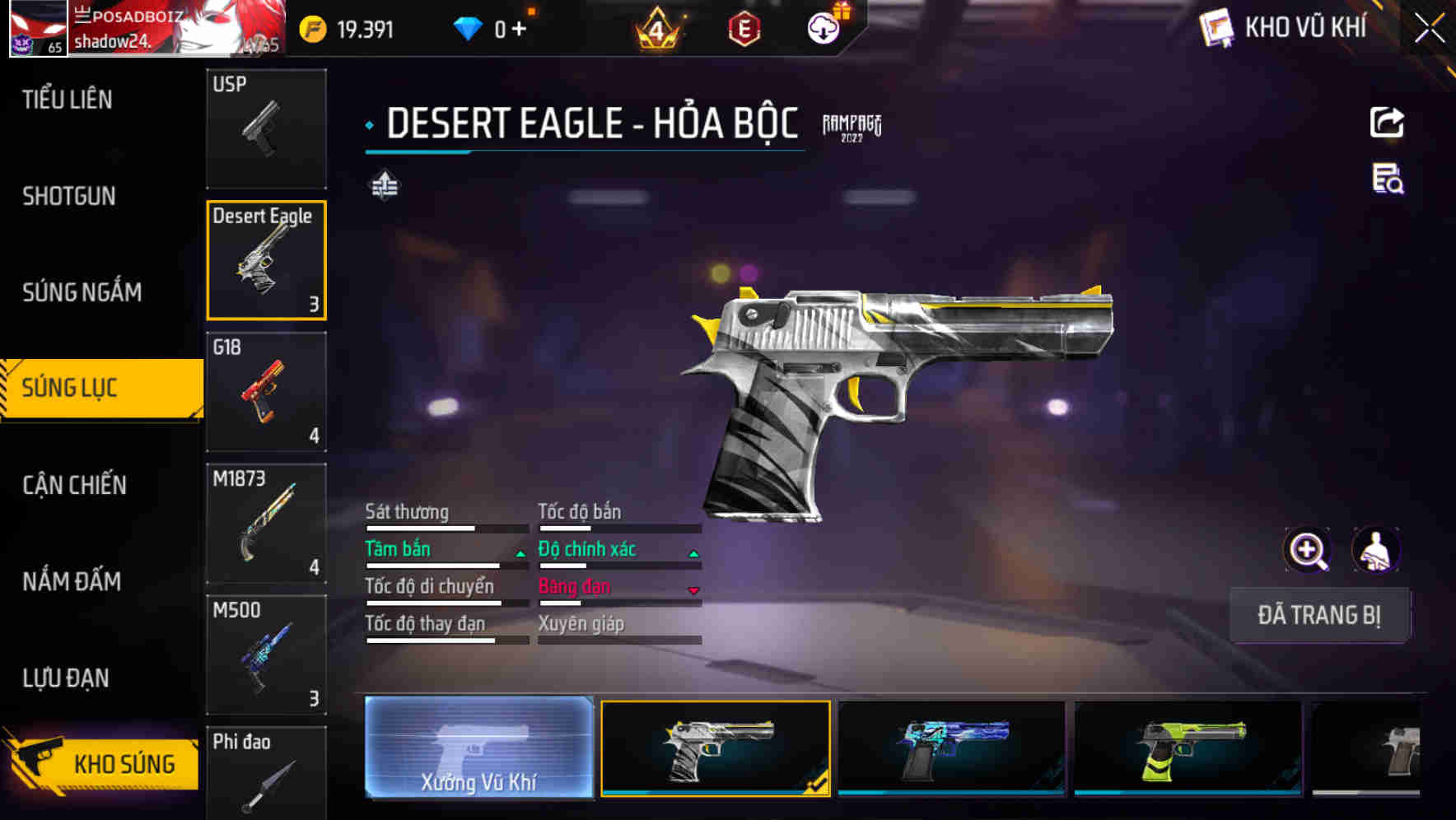The width and height of the screenshot is (1456, 820).
Task: Open the TIỂU LIÊN weapon category
Action: click(68, 100)
